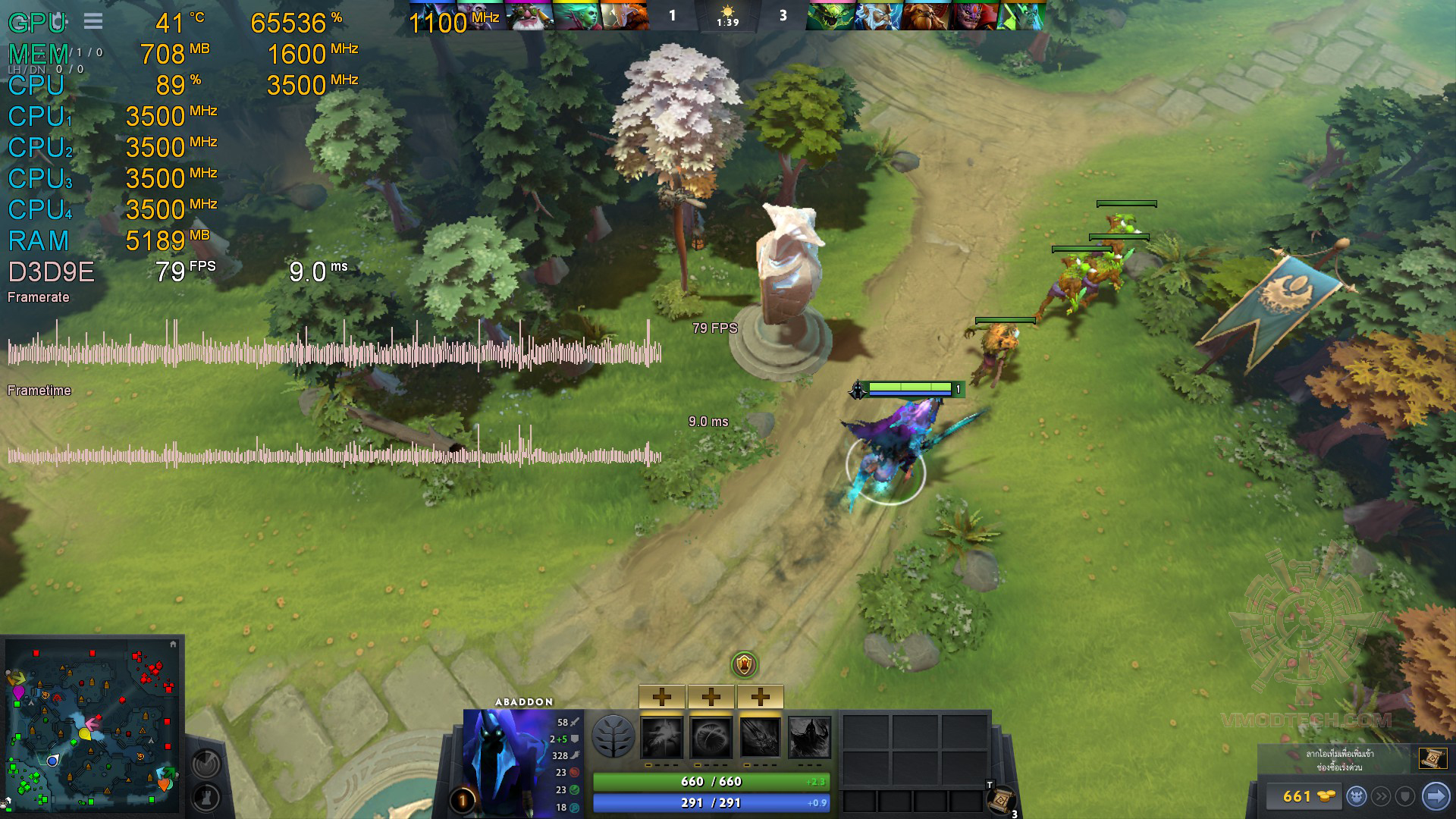
Task: Click the scan button beside the minimap
Action: [x=206, y=763]
